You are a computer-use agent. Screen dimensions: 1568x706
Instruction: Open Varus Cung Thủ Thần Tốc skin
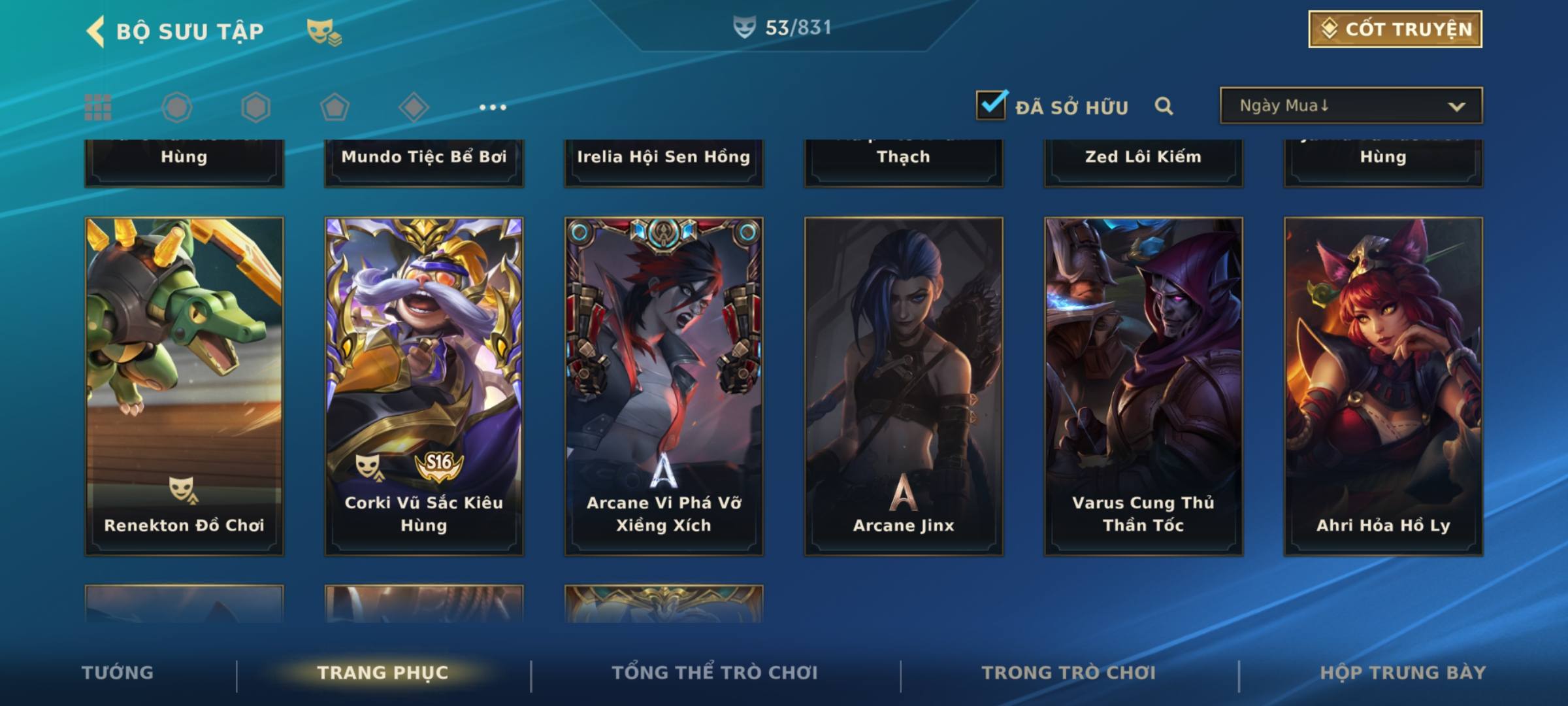[x=1143, y=386]
